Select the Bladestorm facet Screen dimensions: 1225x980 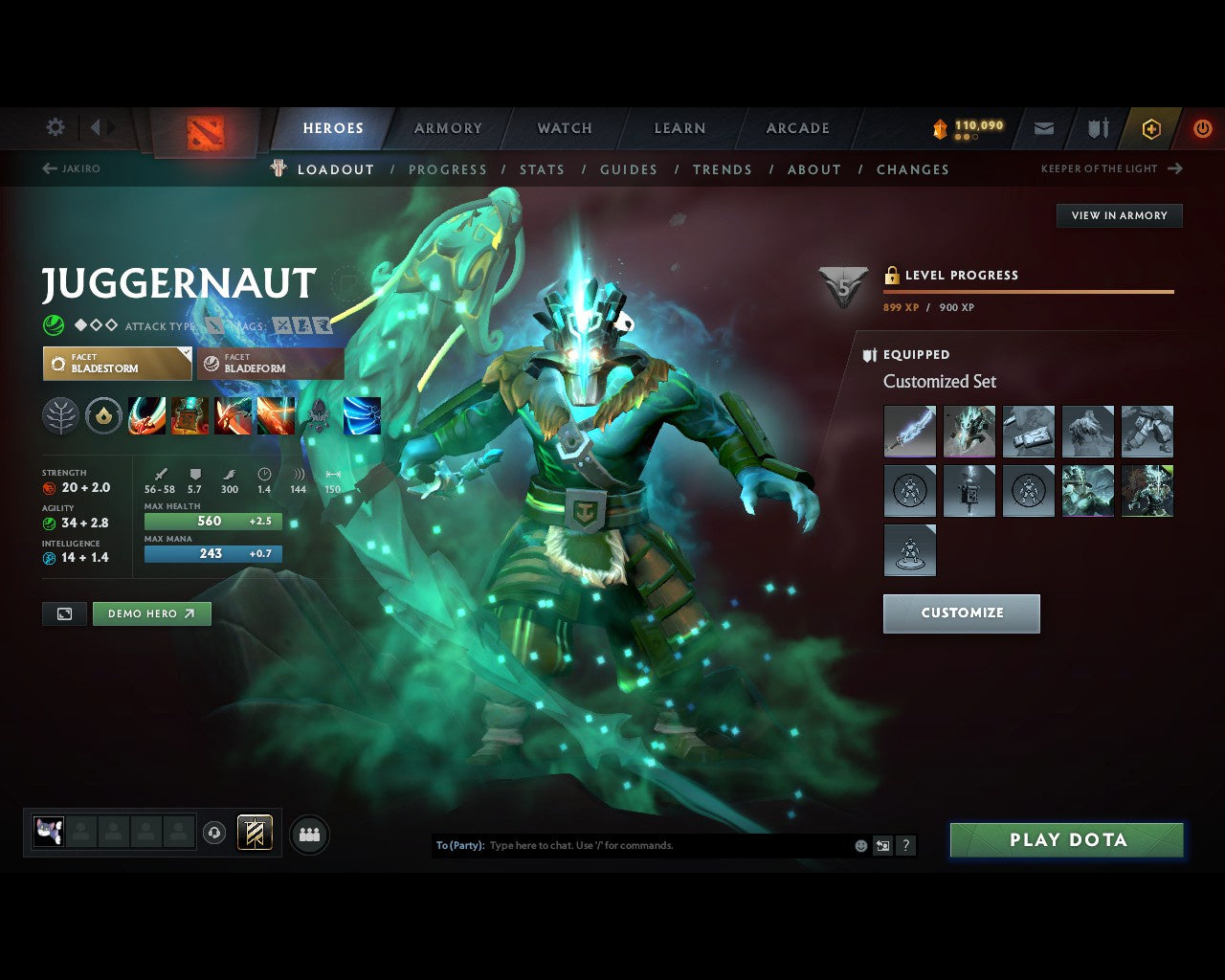117,364
